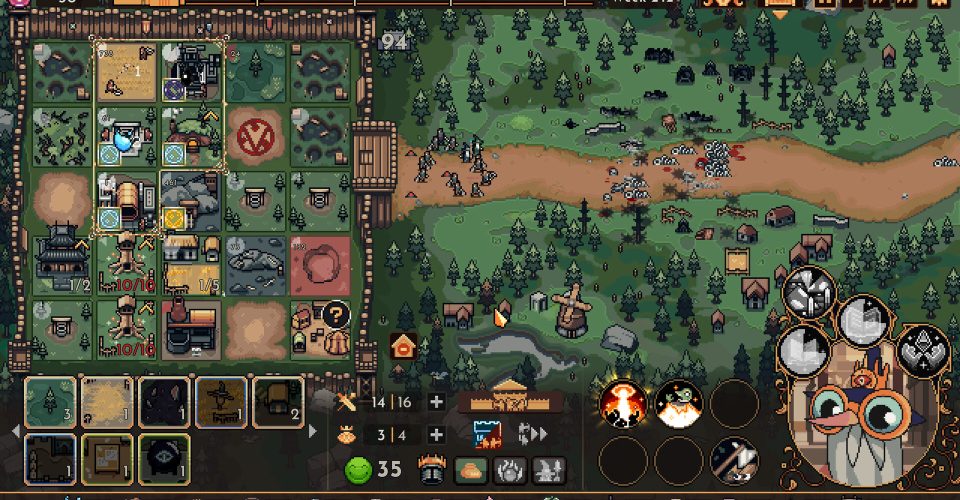
Task: Add a soldier with the plus button beside 14|16
Action: pyautogui.click(x=436, y=402)
